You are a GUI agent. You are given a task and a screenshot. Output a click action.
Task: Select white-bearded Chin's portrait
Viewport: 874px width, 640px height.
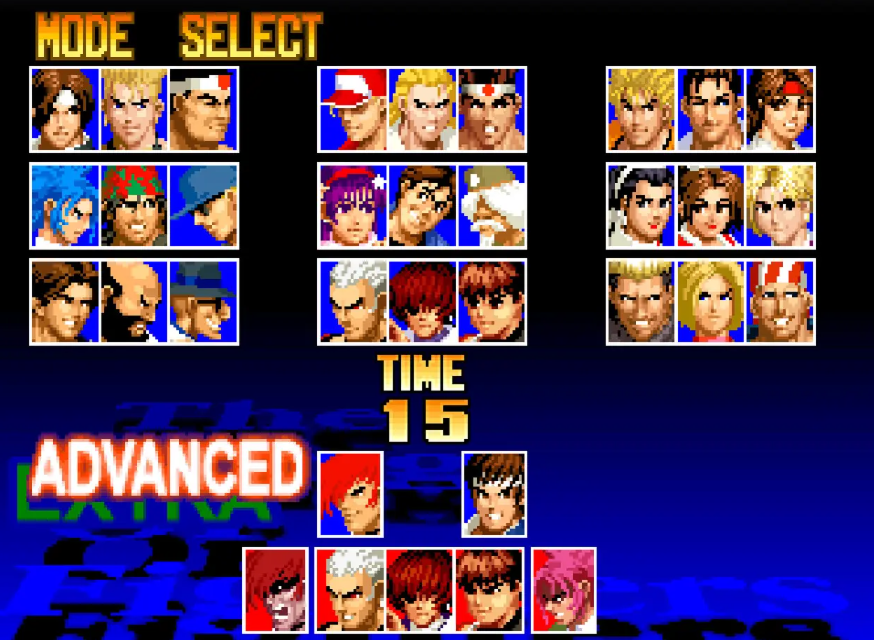point(491,206)
